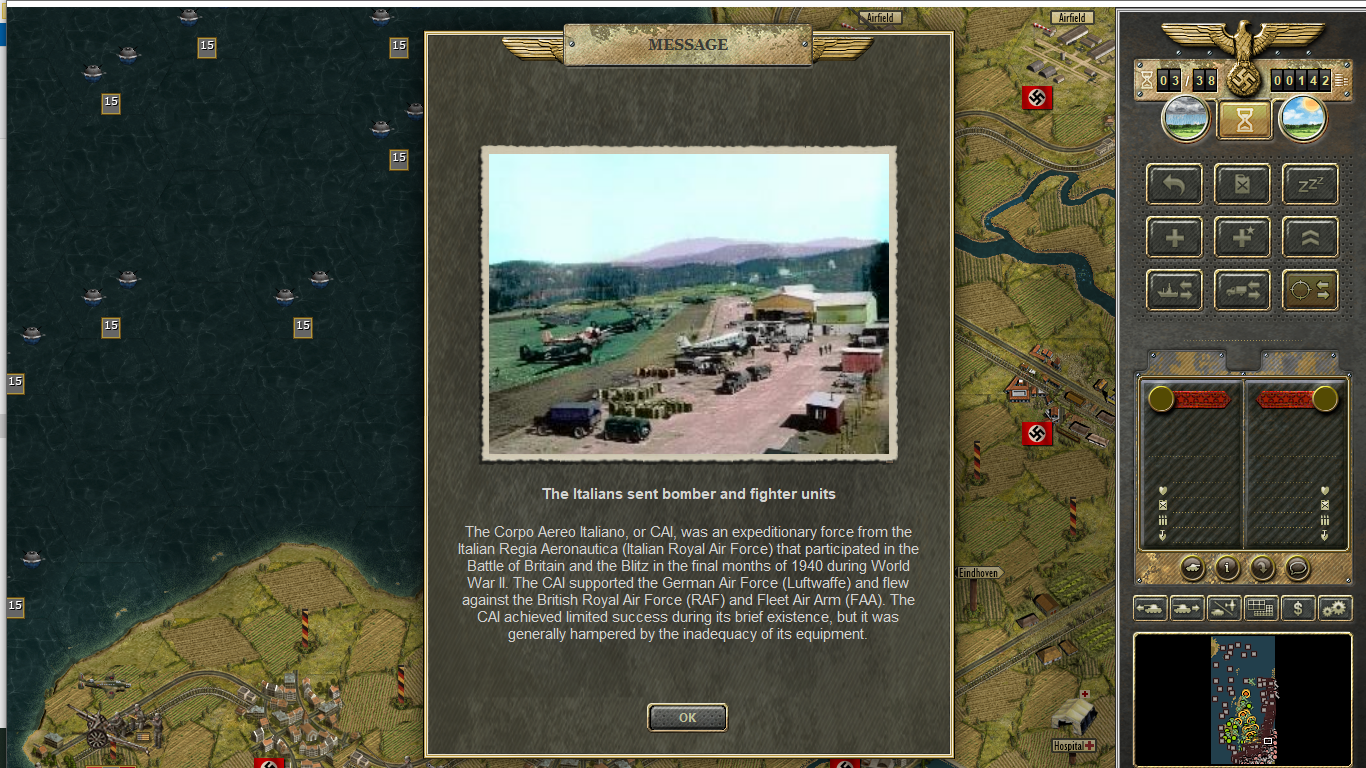Screen dimensions: 1366x768
Task: Dismiss the message with OK
Action: pos(687,717)
